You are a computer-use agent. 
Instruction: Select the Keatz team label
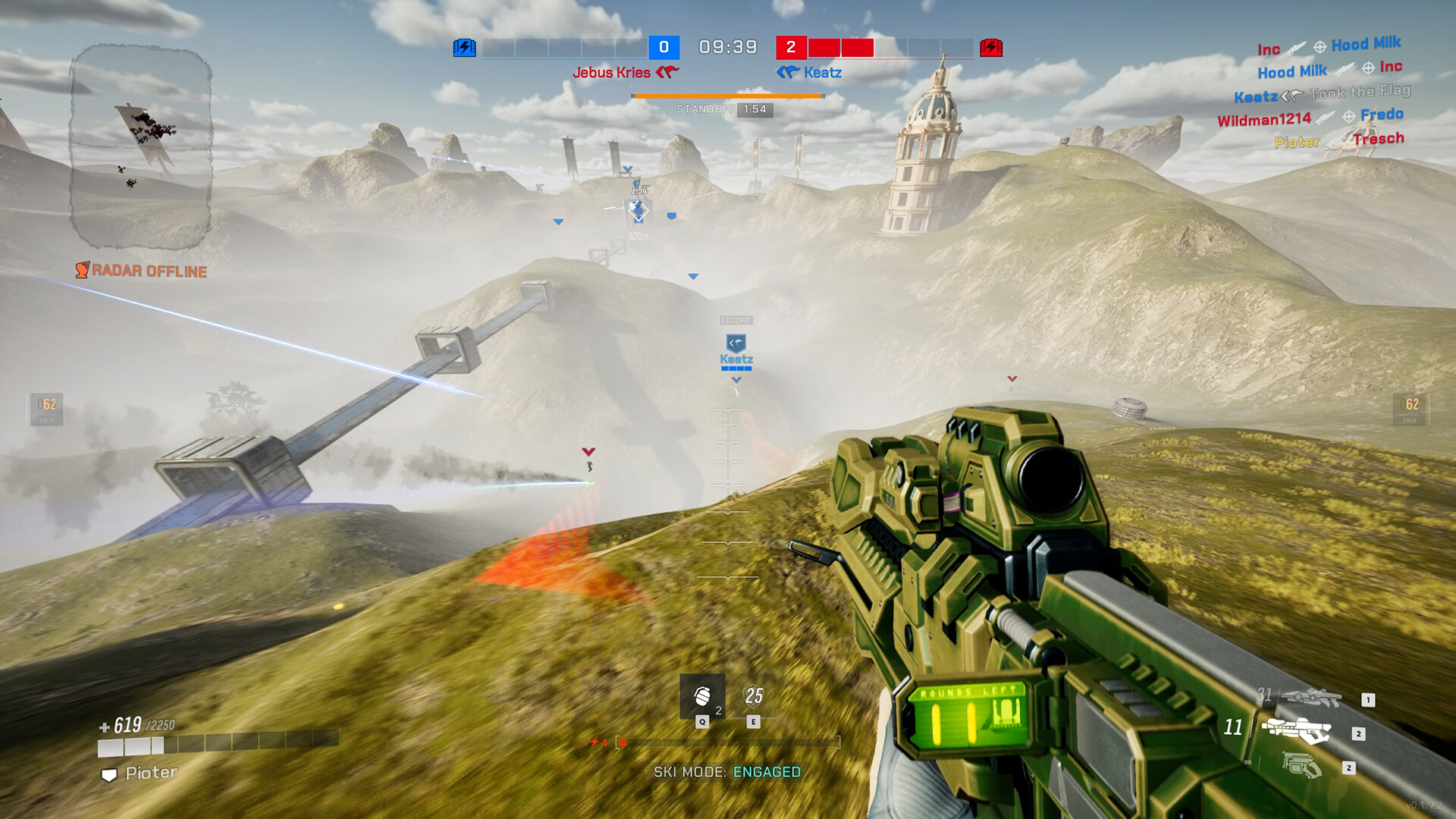coord(824,72)
